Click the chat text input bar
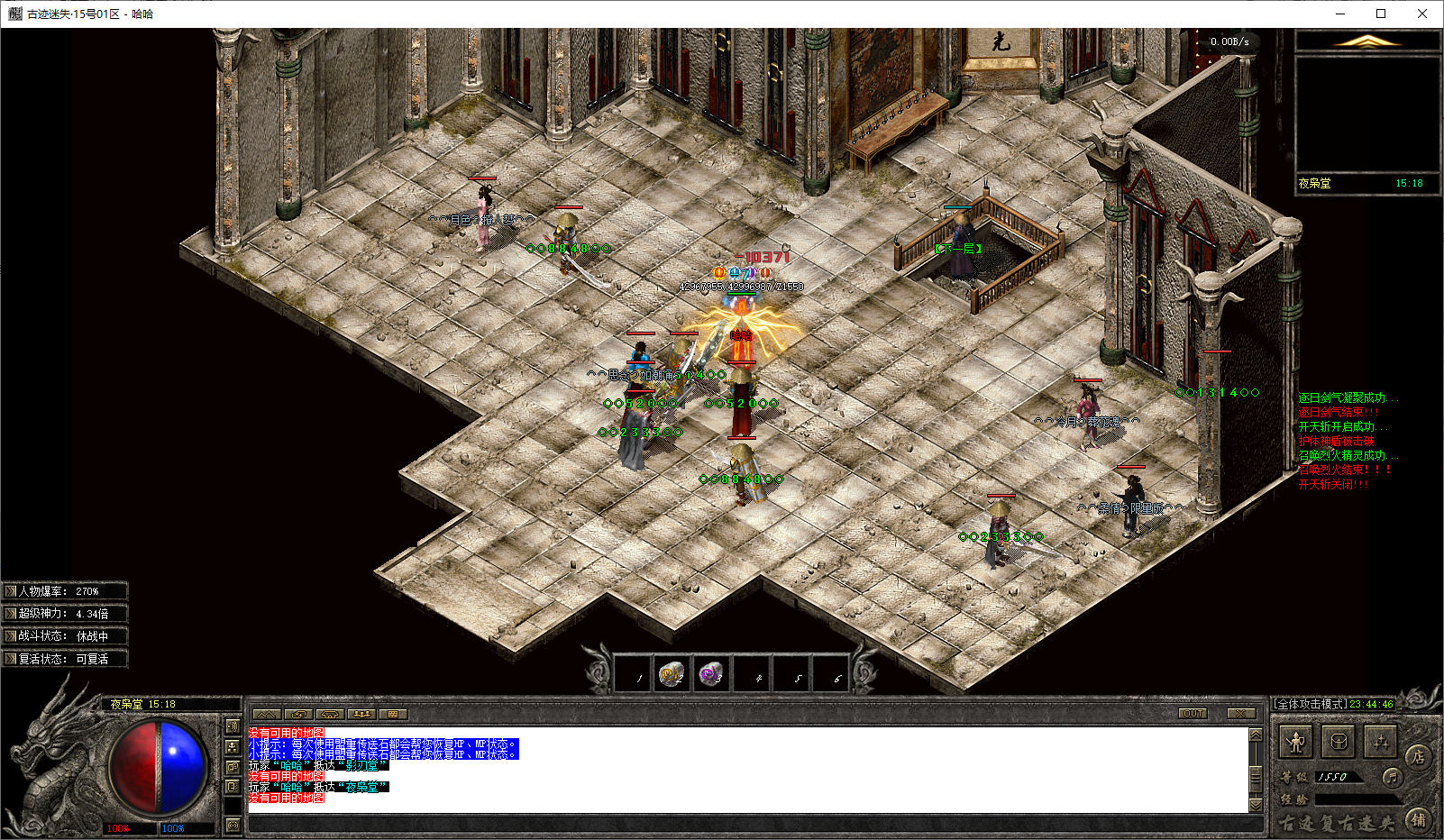This screenshot has width=1444, height=840. click(748, 823)
